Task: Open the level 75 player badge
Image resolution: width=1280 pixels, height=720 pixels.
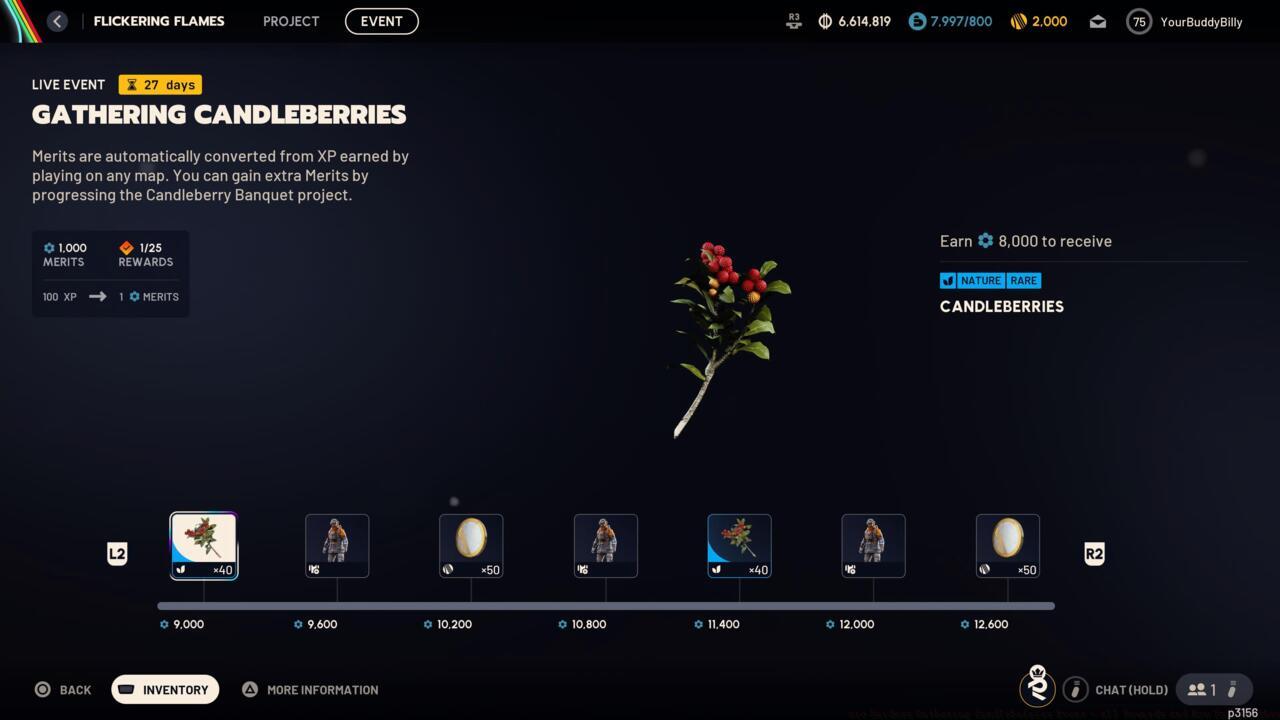Action: (1138, 21)
